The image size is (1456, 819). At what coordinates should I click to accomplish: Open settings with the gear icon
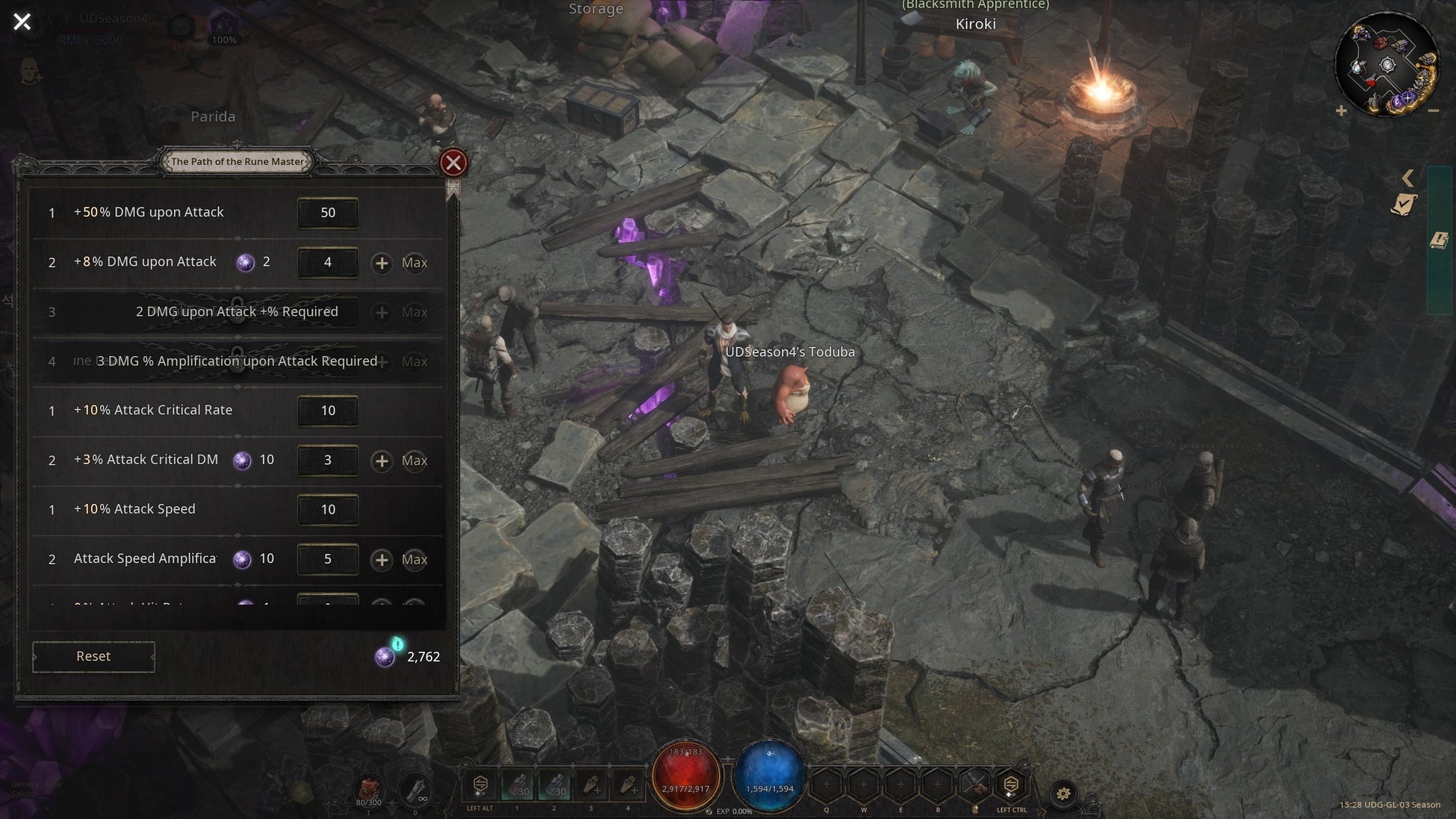[x=1063, y=794]
